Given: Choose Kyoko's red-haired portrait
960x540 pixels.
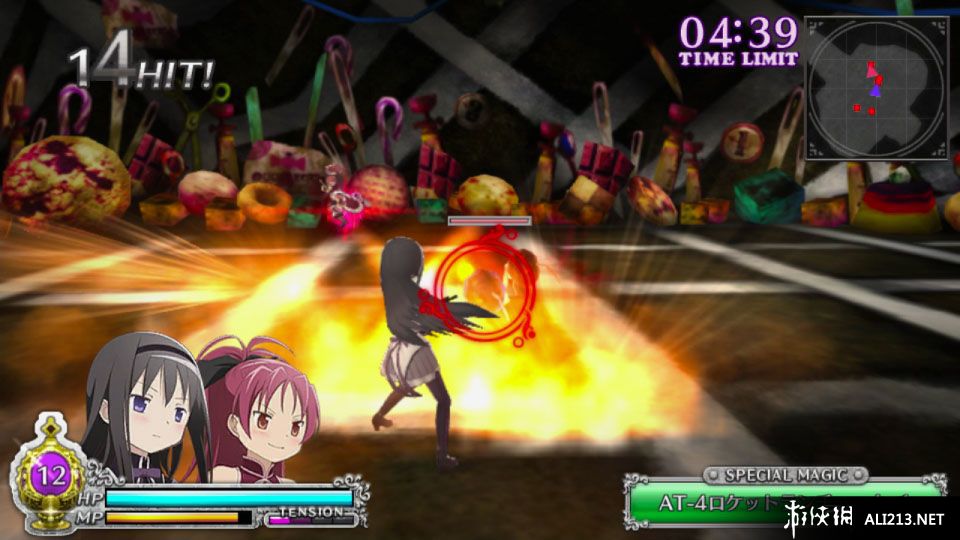Looking at the screenshot, I should pos(256,410).
